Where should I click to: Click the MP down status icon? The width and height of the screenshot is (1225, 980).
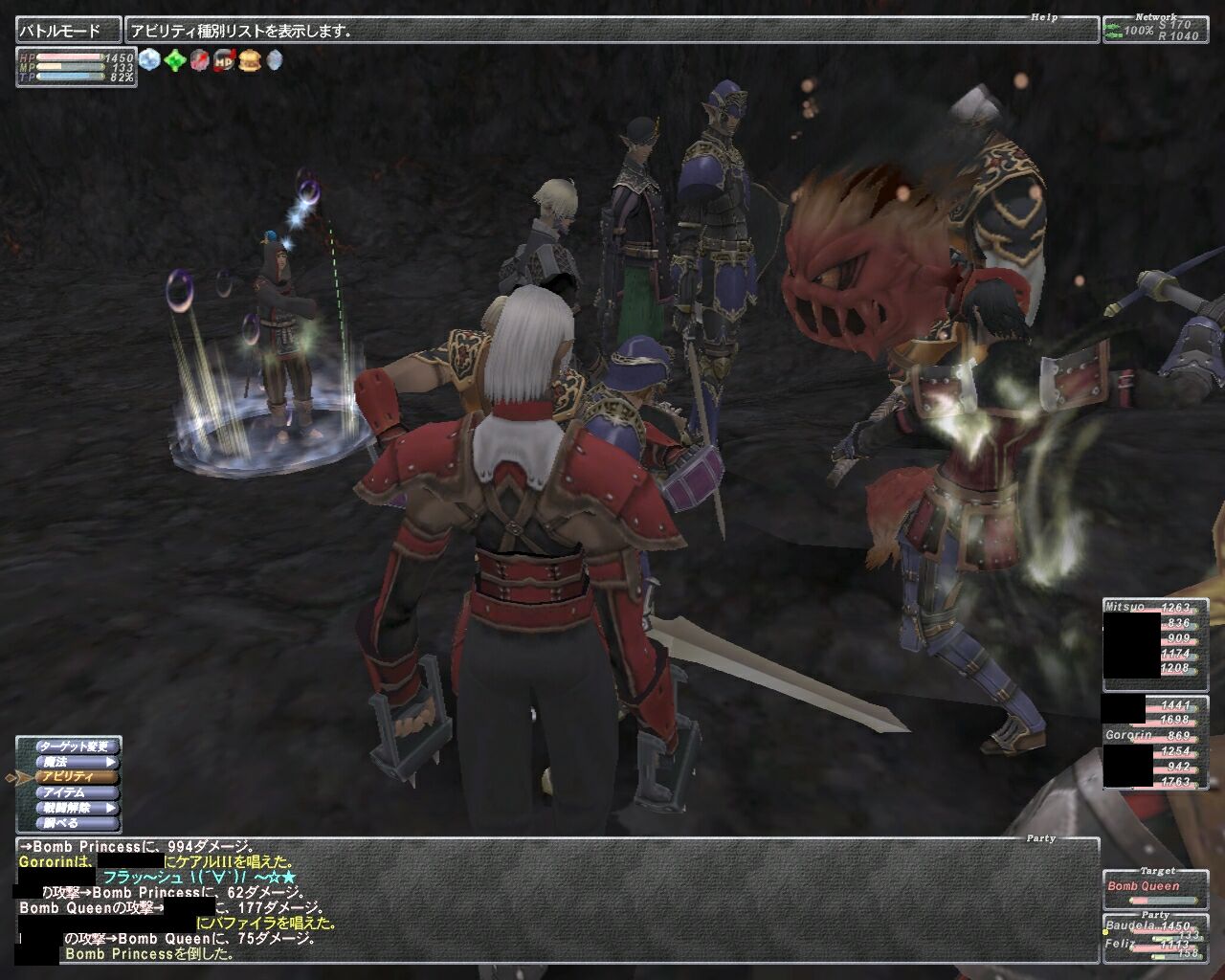(224, 61)
